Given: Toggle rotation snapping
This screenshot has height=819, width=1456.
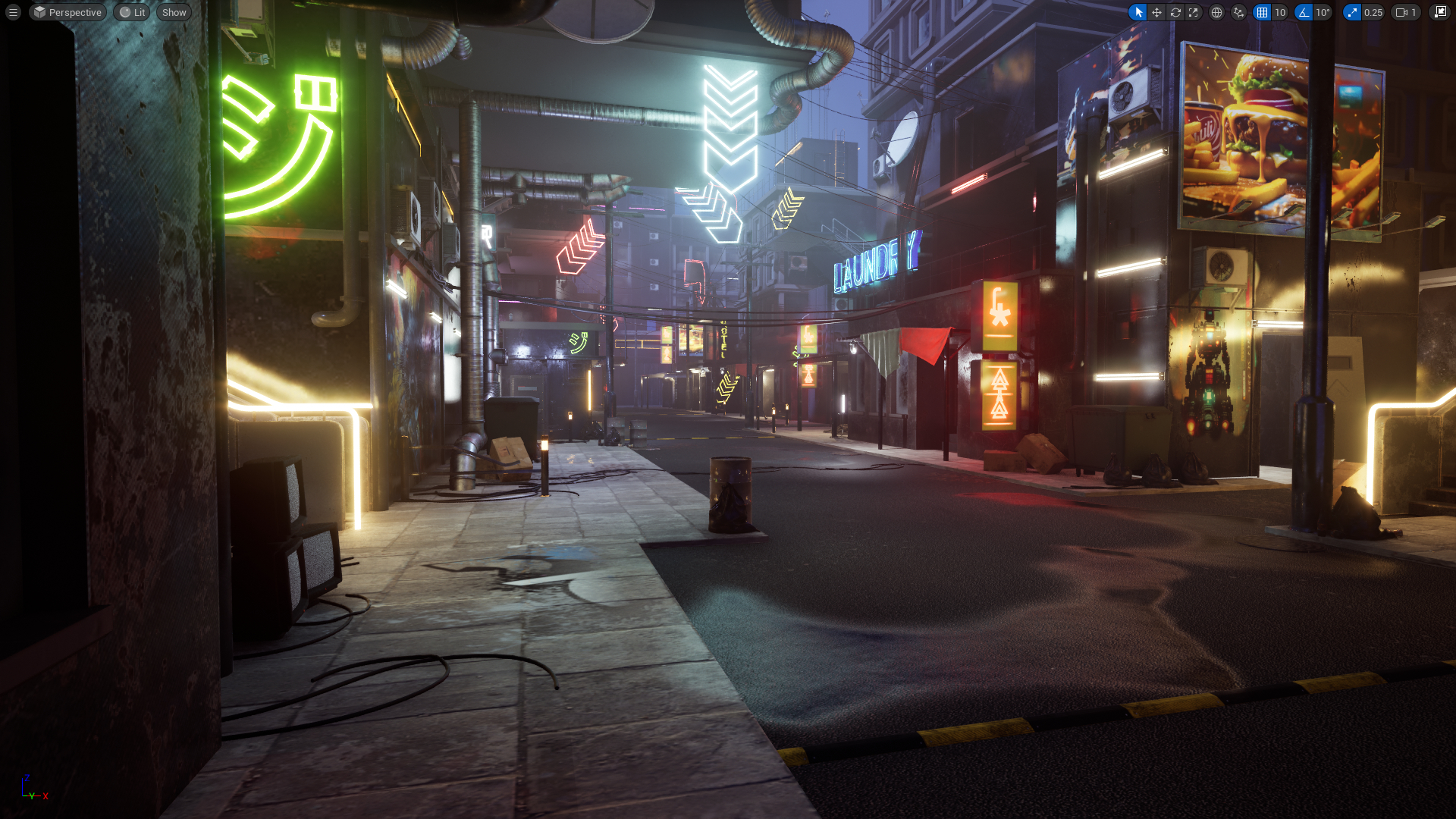Looking at the screenshot, I should coord(1303,12).
